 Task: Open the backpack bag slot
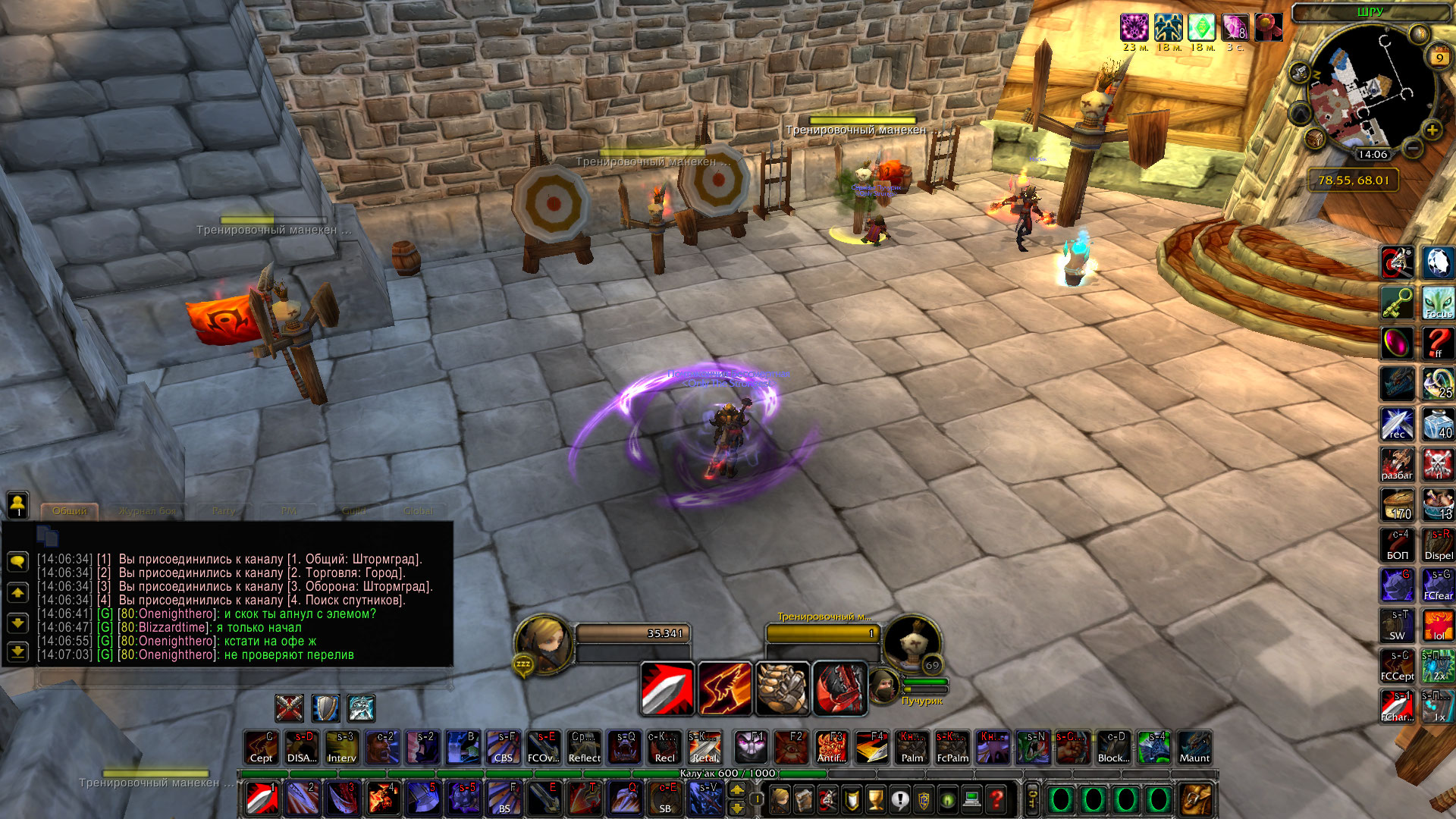click(1197, 799)
